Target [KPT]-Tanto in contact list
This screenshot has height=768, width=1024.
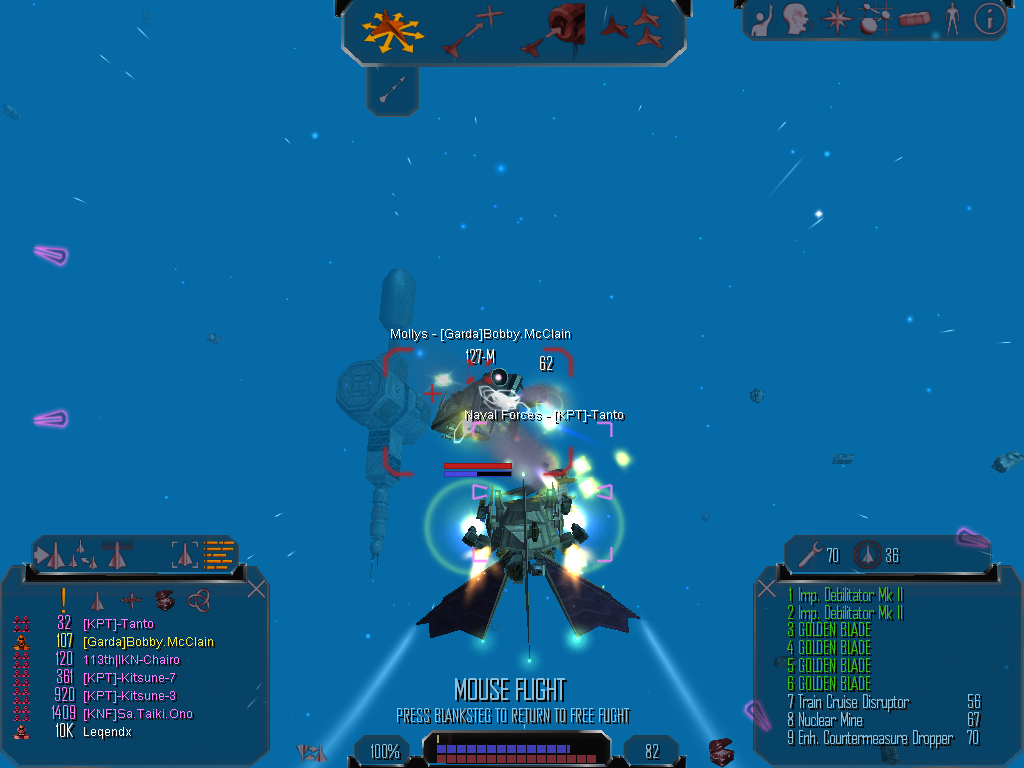pos(118,624)
